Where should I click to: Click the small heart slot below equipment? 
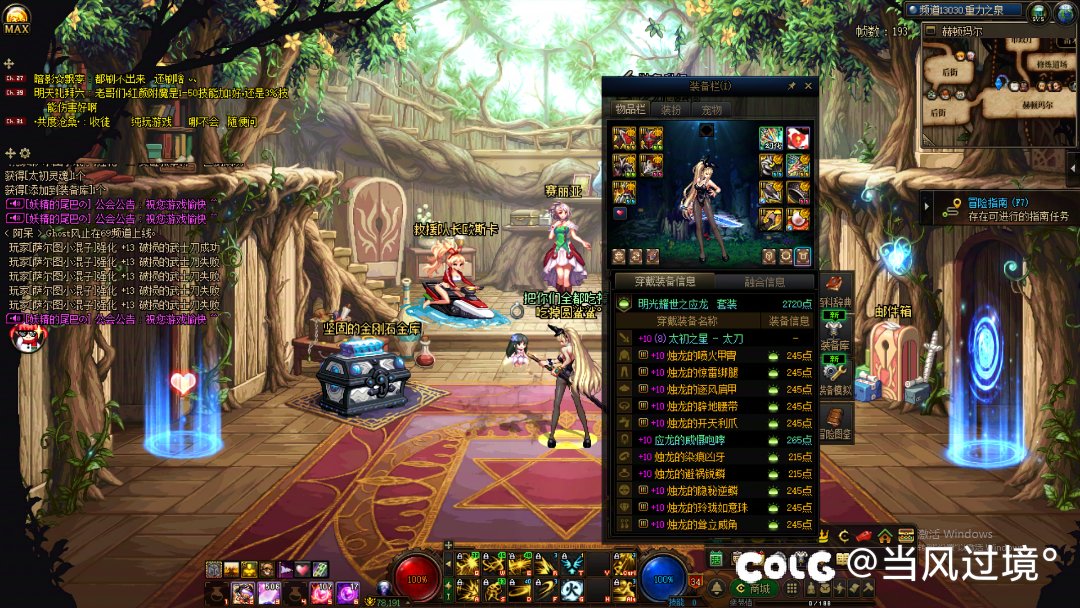point(620,213)
